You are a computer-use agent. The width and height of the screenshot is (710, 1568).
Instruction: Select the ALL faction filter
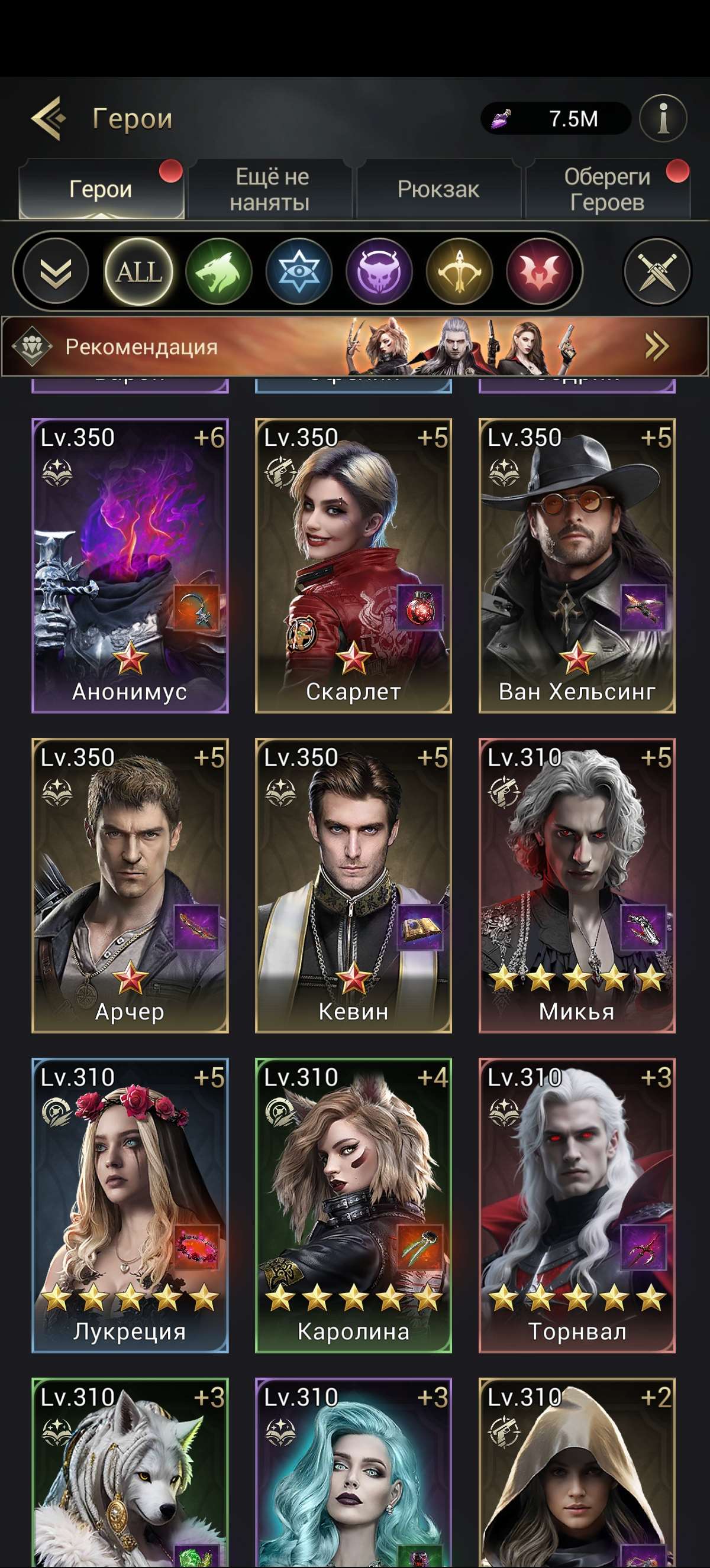(139, 271)
